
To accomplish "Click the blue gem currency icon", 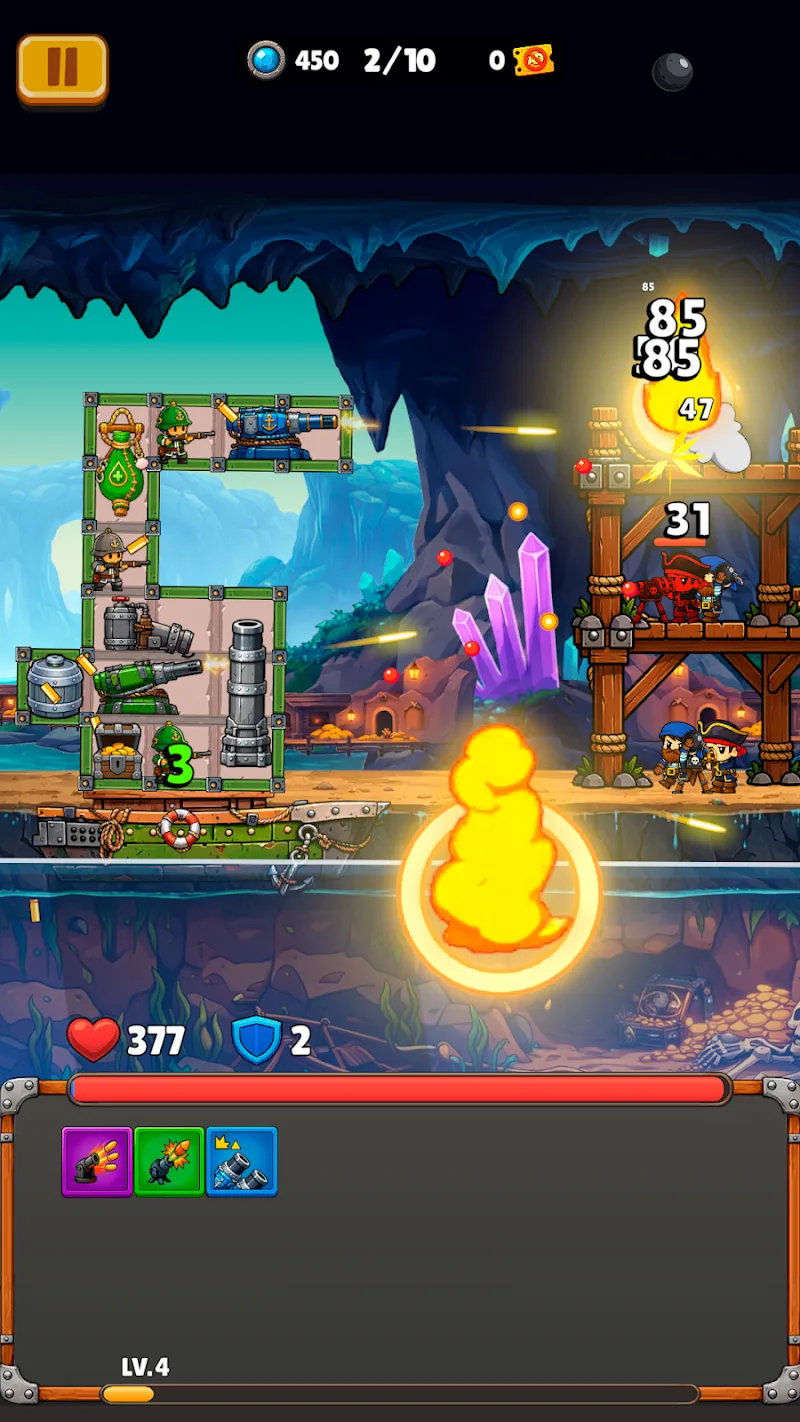I will coord(266,61).
